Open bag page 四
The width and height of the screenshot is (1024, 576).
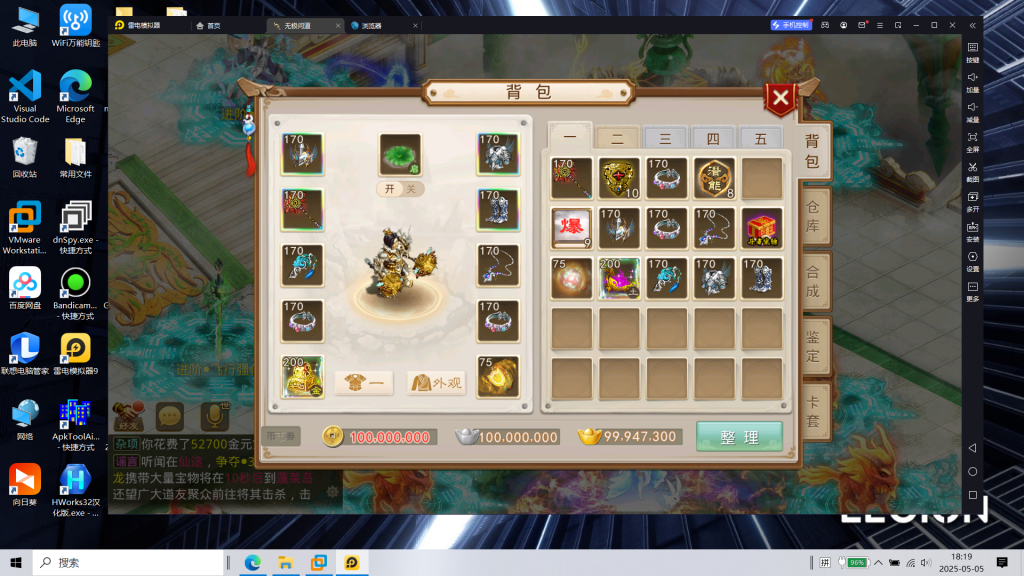(713, 139)
